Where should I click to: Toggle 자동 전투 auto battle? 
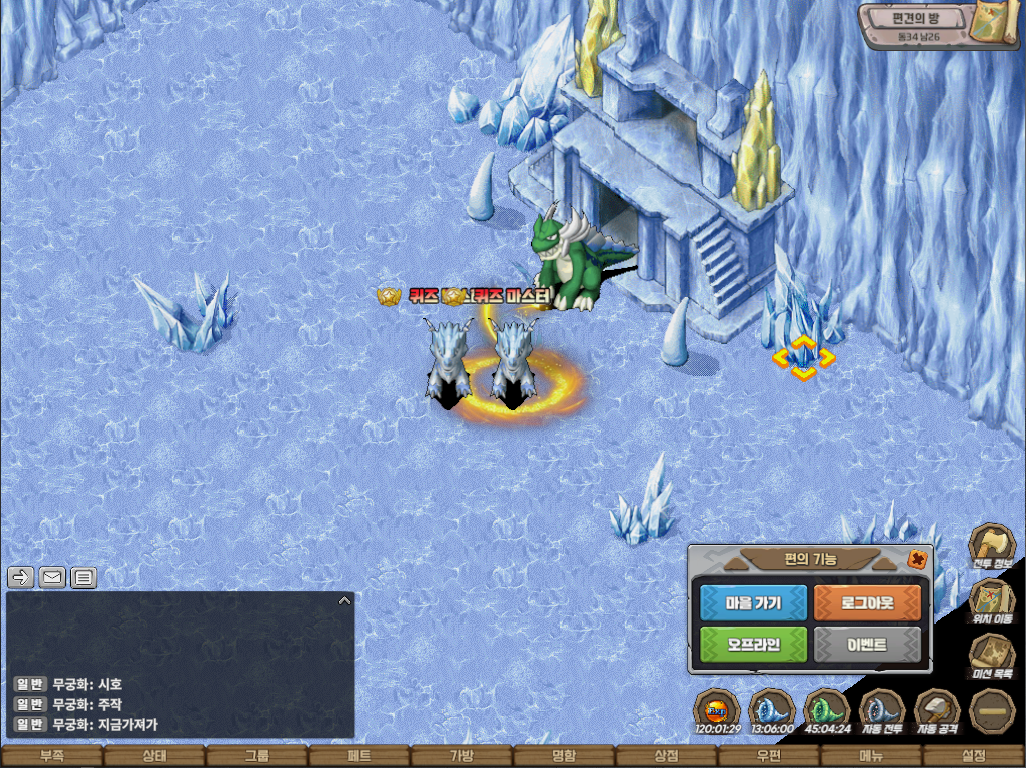pos(881,711)
